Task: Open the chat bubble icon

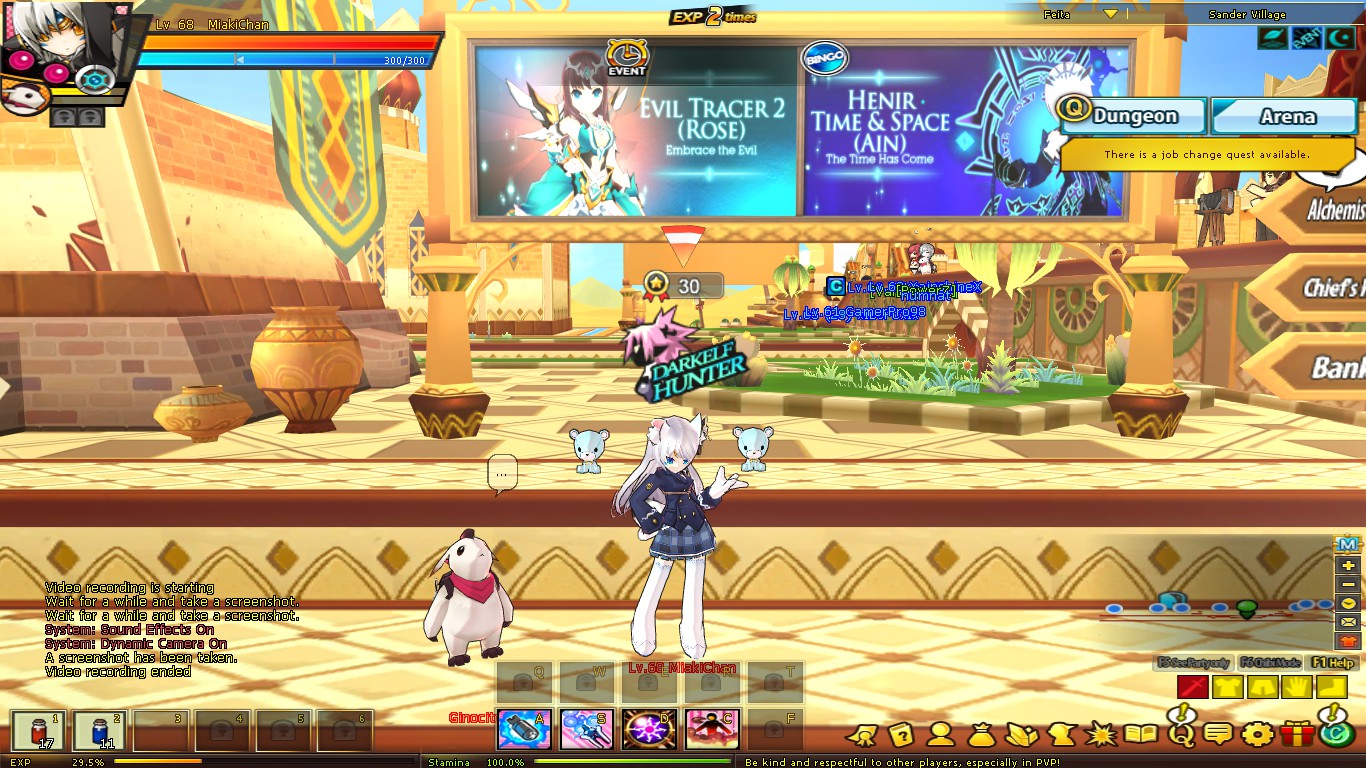Action: (x=1219, y=736)
